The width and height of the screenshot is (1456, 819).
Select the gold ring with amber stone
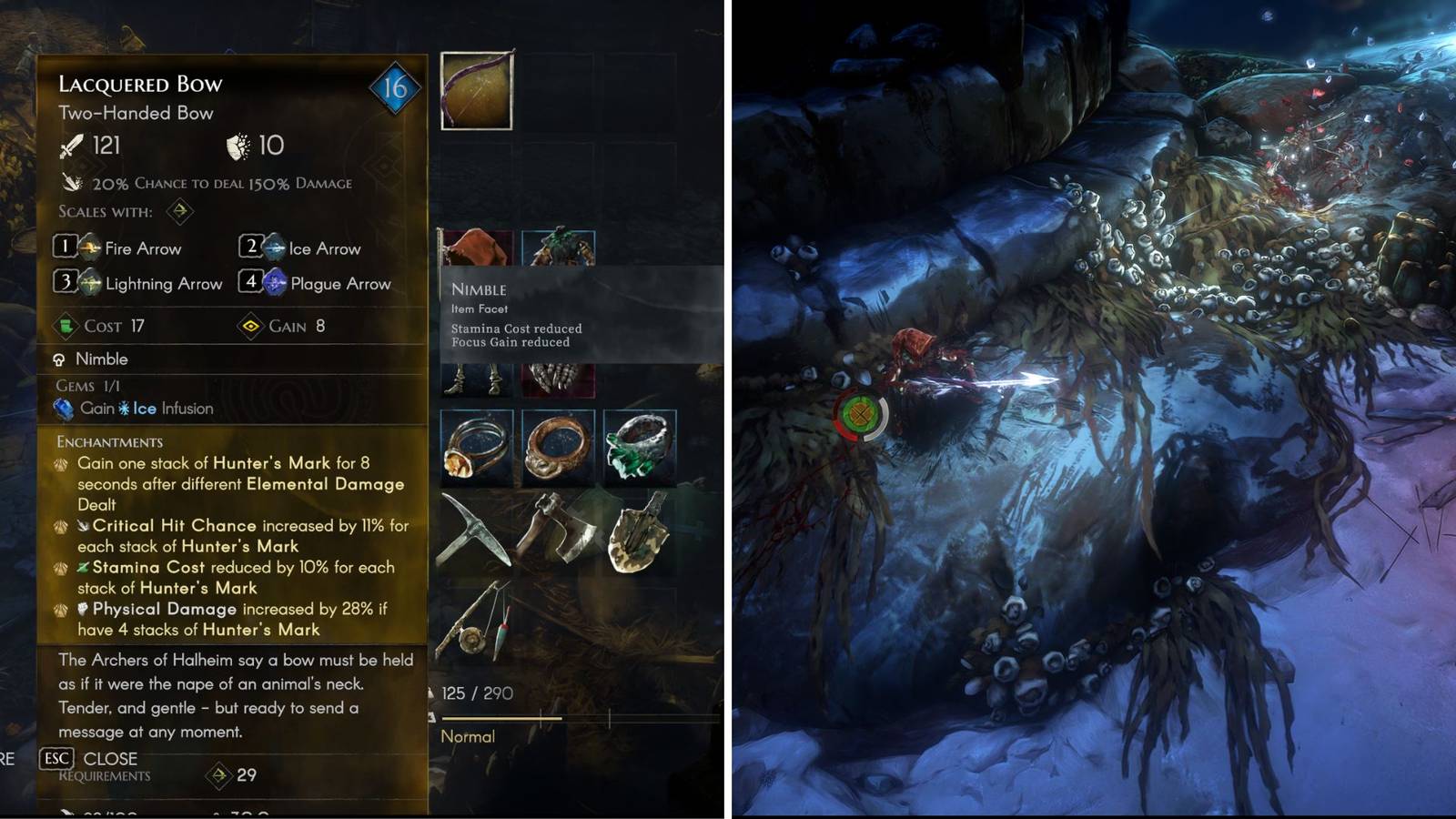pos(477,447)
